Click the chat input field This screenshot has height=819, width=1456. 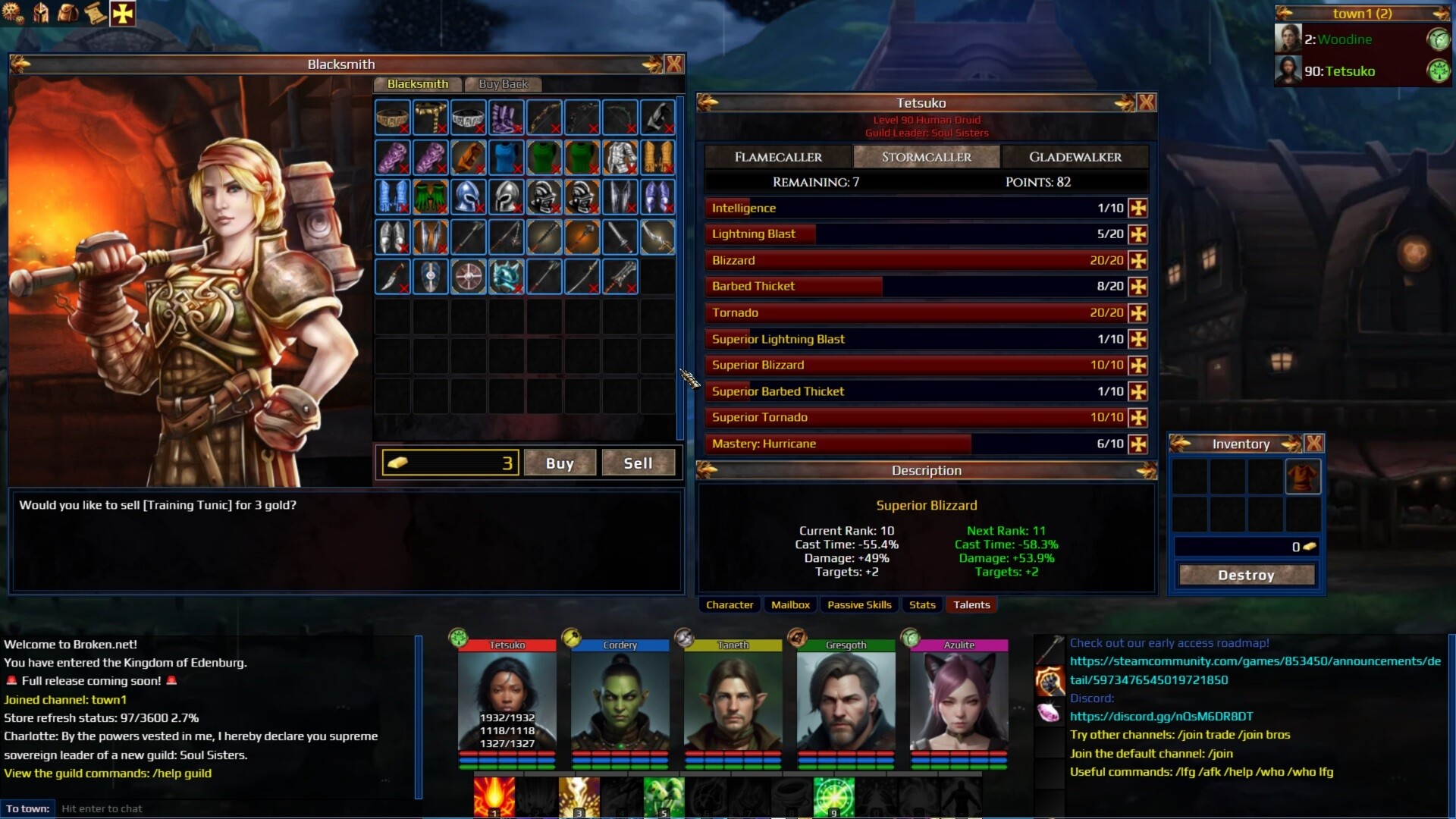(227, 808)
